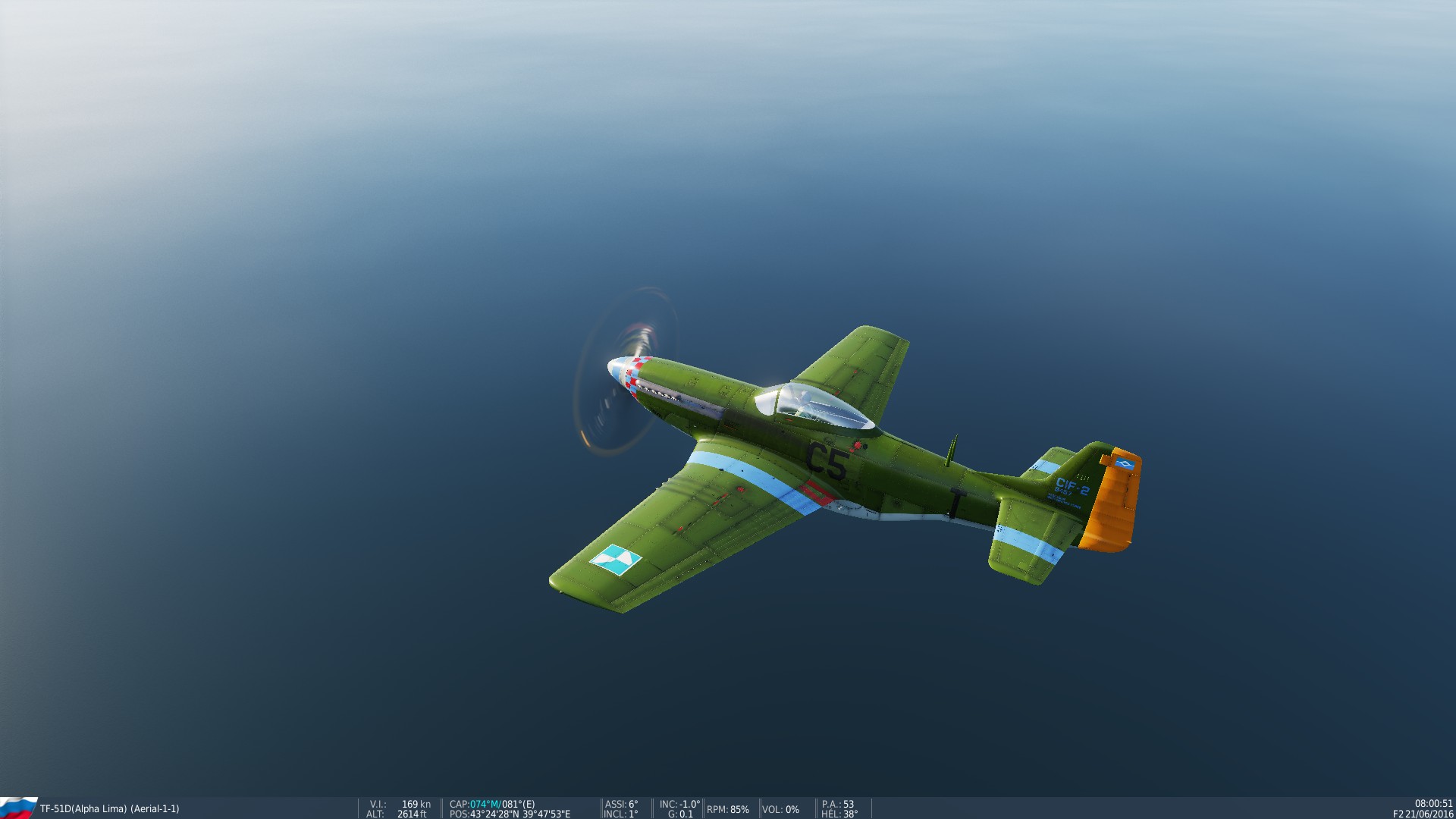Viewport: 1456px width, 819px height.
Task: Select the TF-51D(Alpha Lima) aircraft name label
Action: [83, 808]
